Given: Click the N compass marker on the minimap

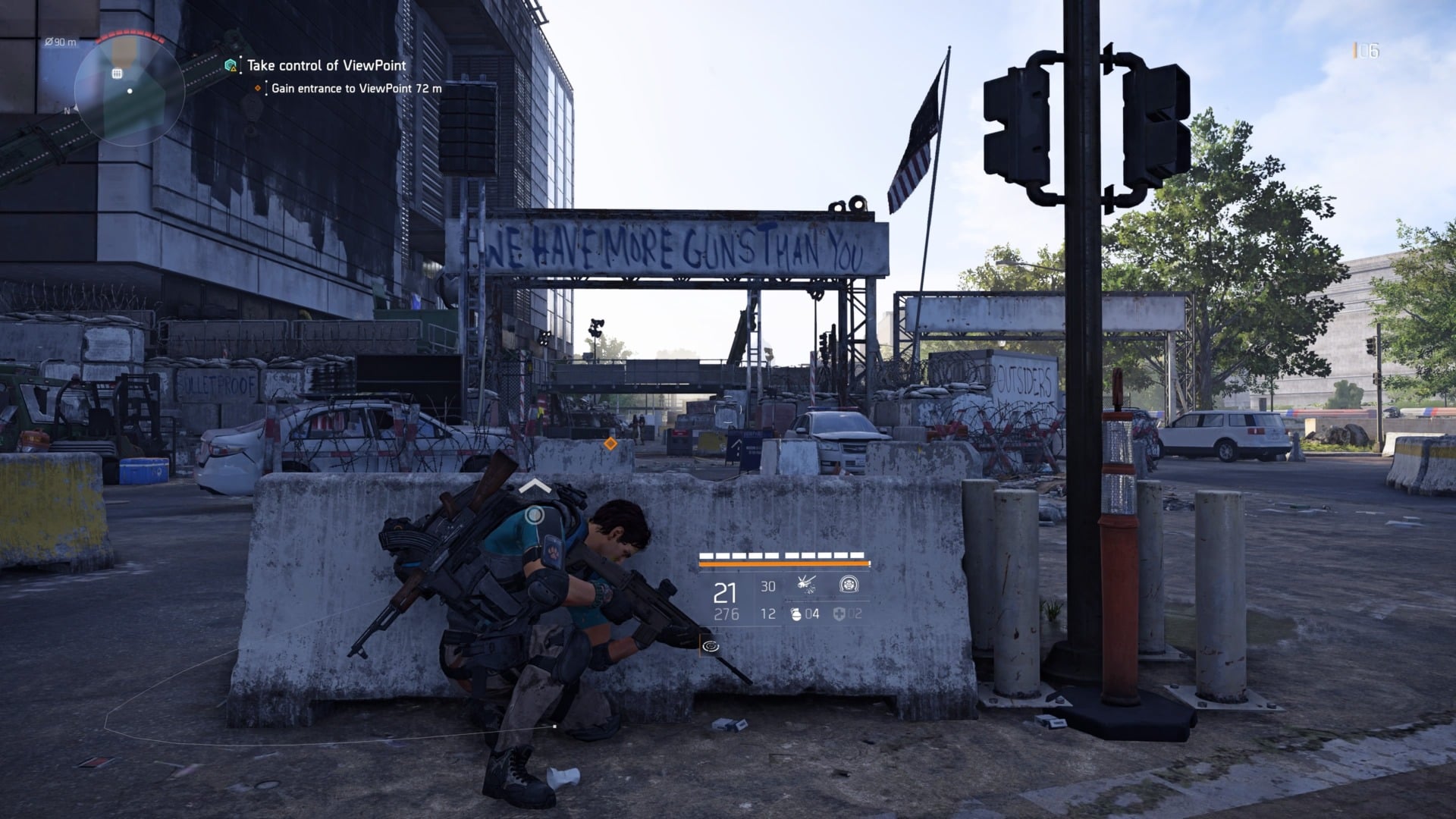Looking at the screenshot, I should (x=67, y=111).
